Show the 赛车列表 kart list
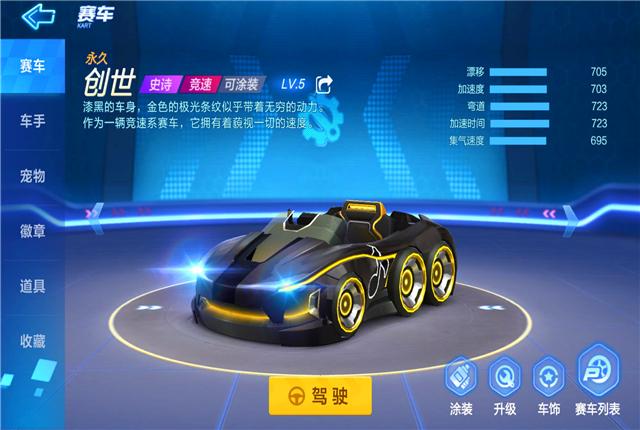This screenshot has height=430, width=640. coord(597,384)
